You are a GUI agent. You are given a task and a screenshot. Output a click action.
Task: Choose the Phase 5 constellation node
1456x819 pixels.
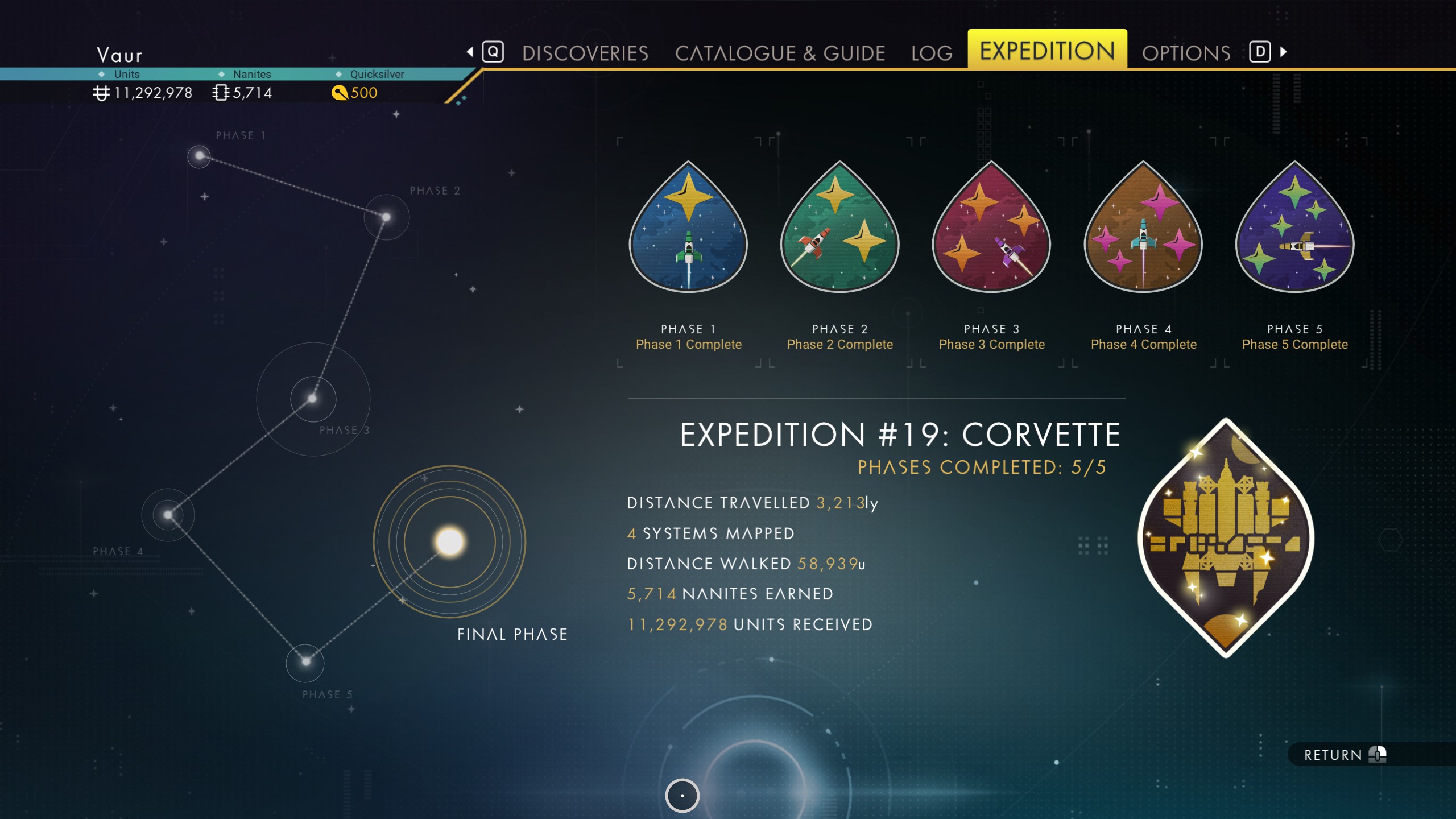point(305,661)
